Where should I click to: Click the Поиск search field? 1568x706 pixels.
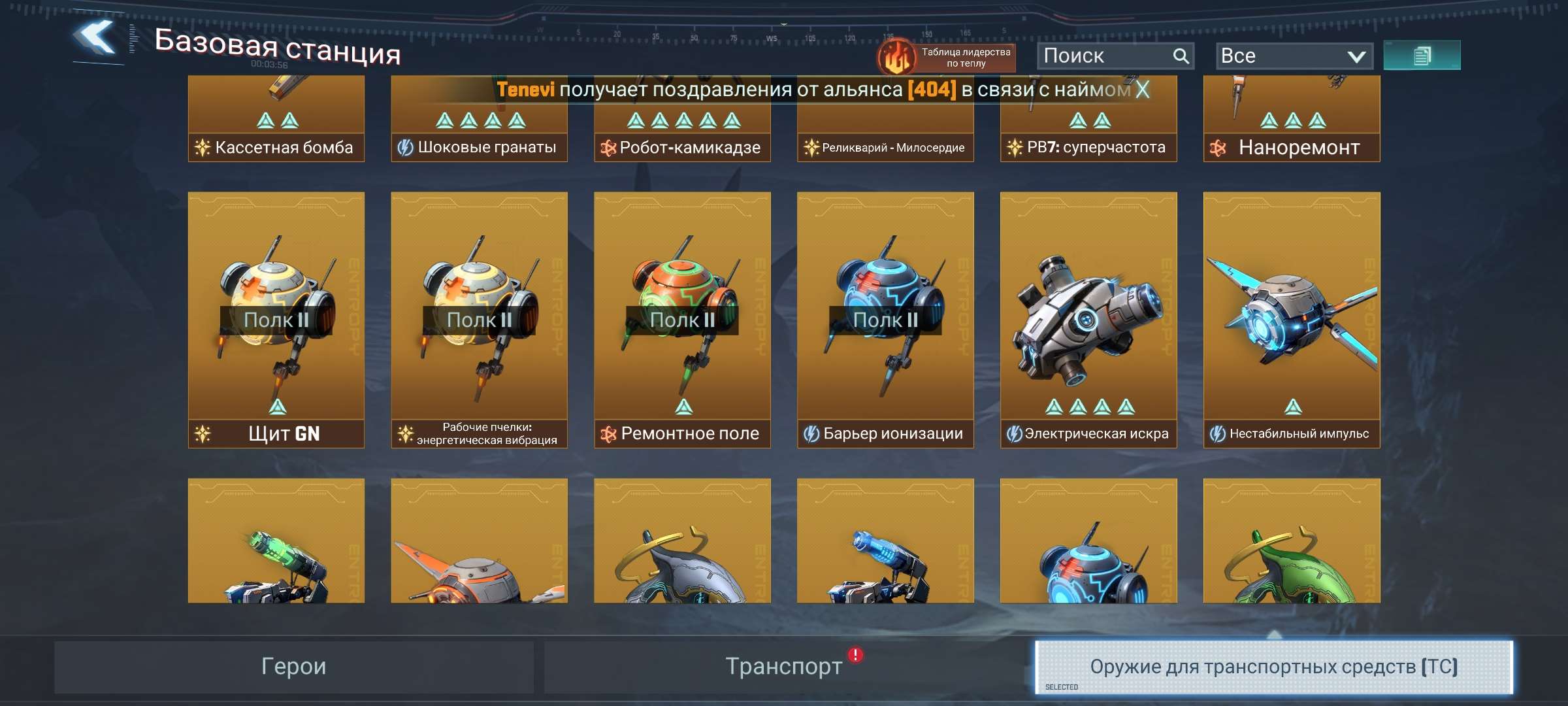pyautogui.click(x=1111, y=56)
